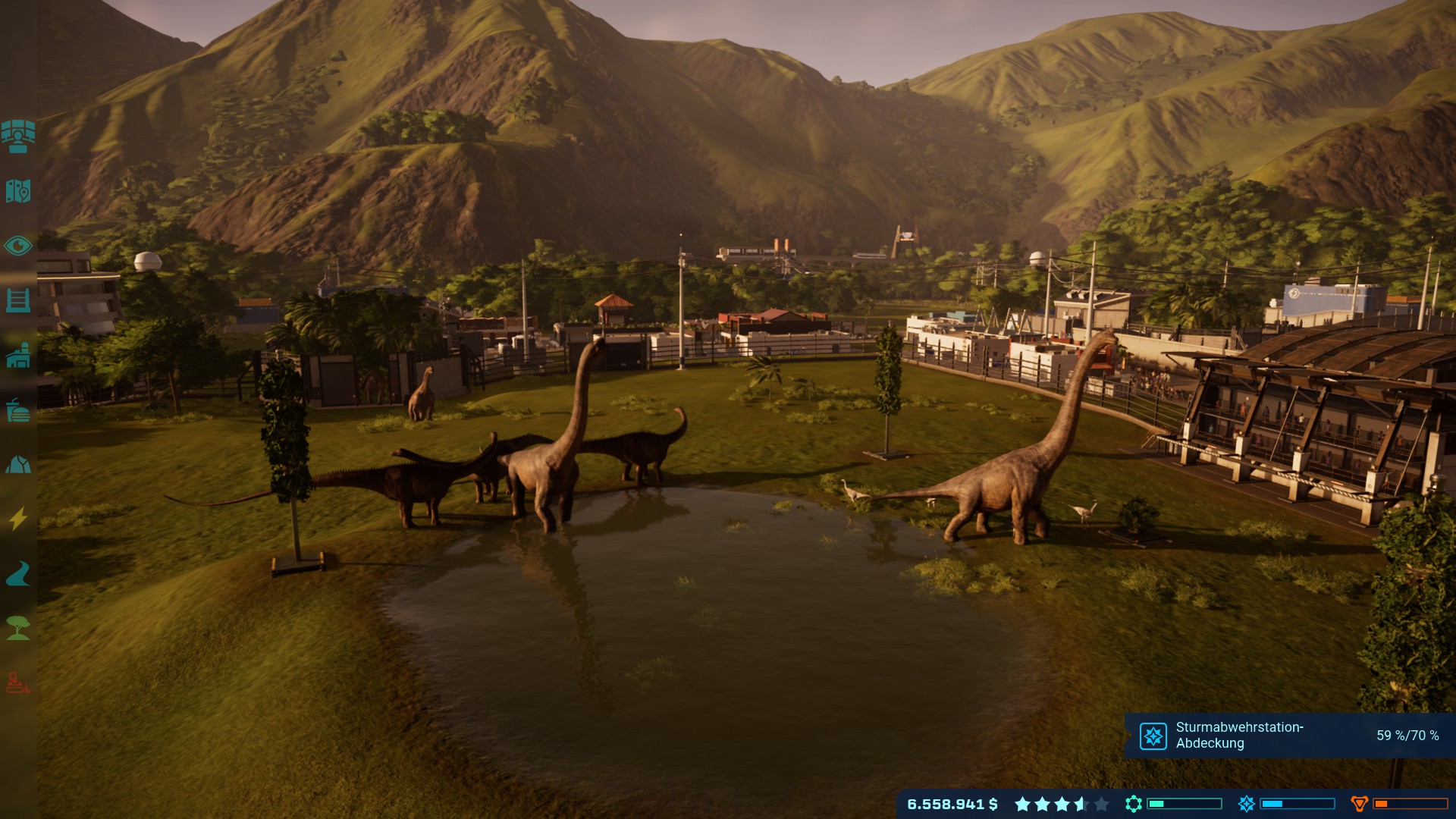Select the green science division icon
Image resolution: width=1456 pixels, height=819 pixels.
coord(1134,804)
